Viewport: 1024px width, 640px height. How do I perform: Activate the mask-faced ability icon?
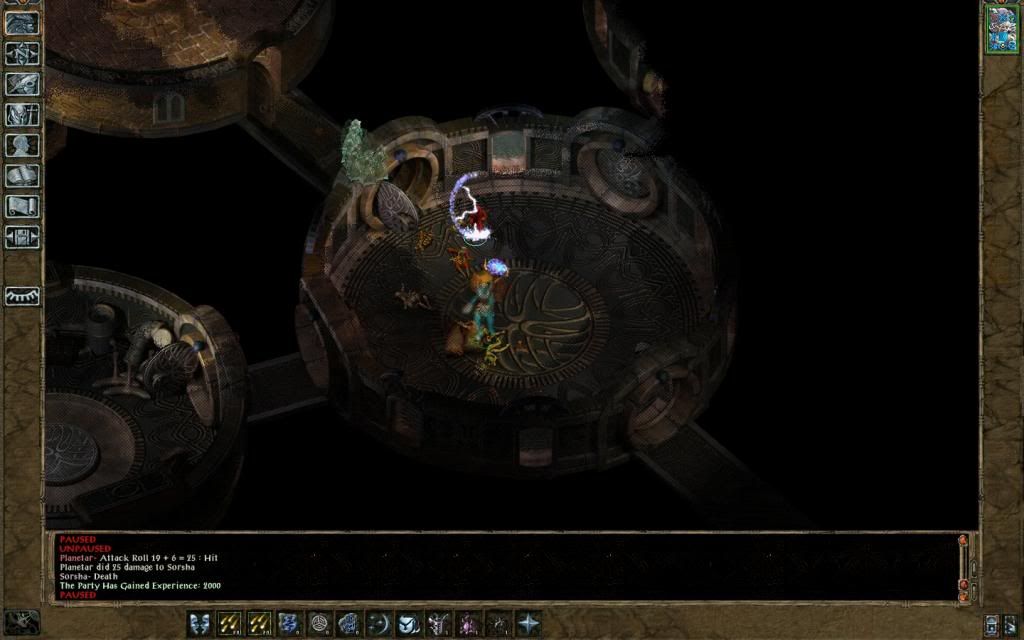(200, 623)
